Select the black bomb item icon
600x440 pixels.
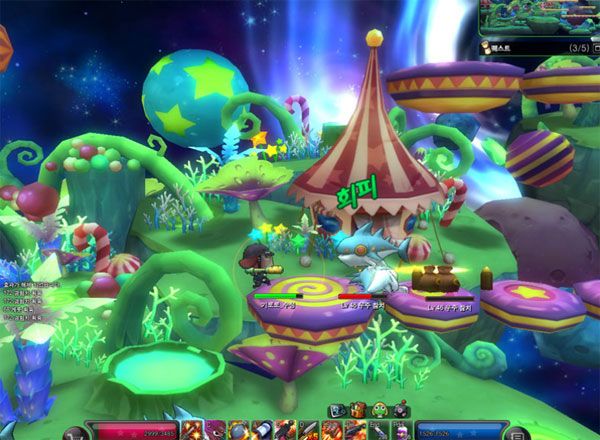[x=398, y=409]
